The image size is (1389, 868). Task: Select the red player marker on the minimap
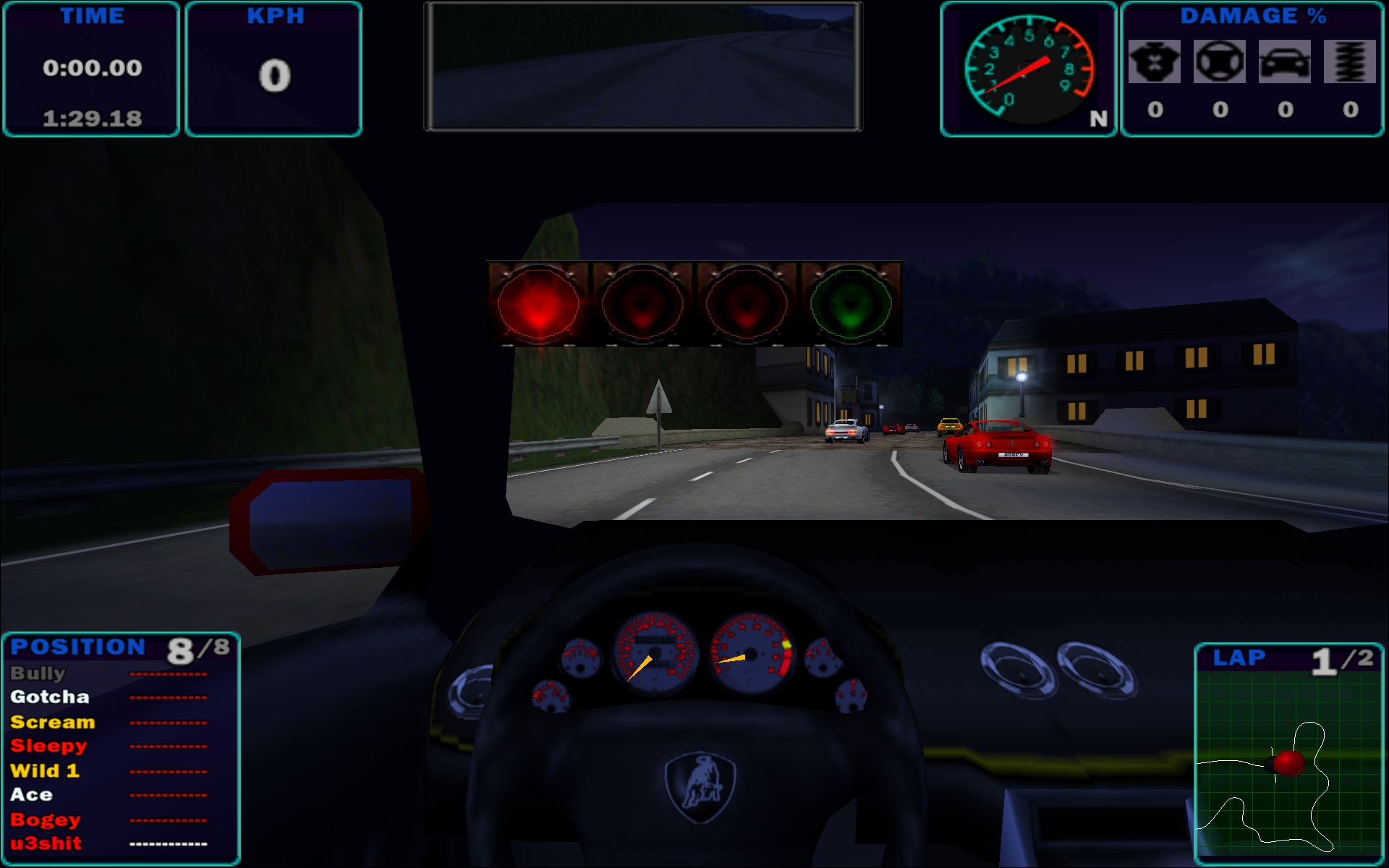(1288, 762)
